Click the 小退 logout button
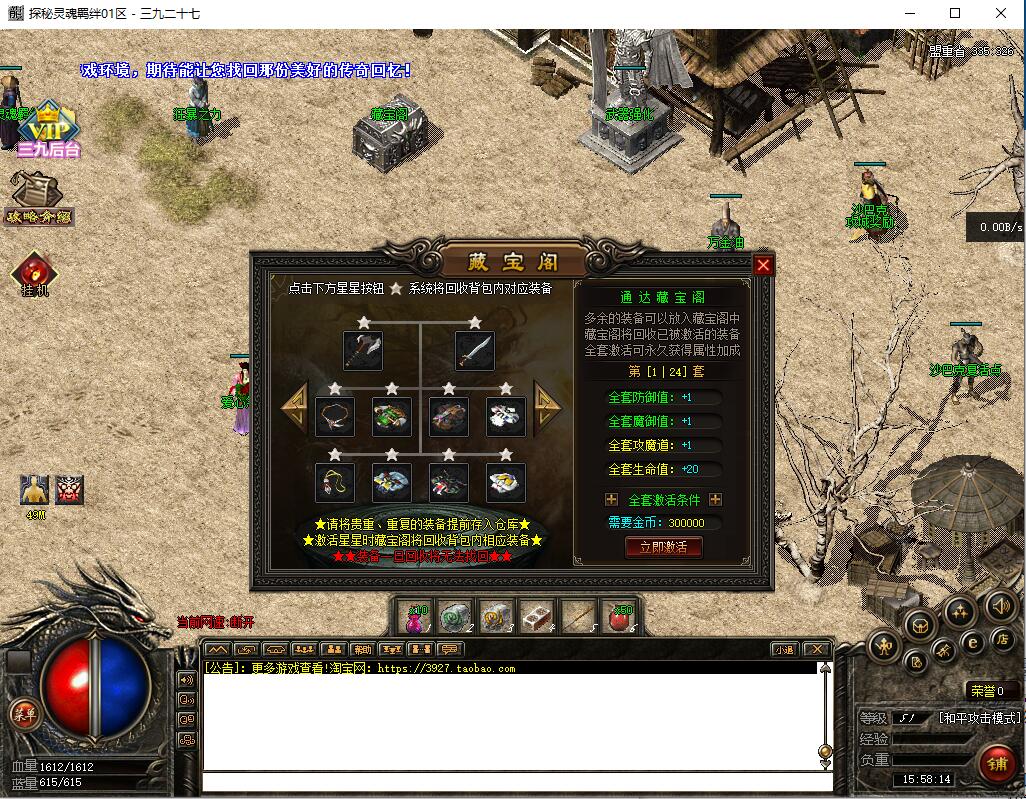The width and height of the screenshot is (1026, 799). [783, 649]
